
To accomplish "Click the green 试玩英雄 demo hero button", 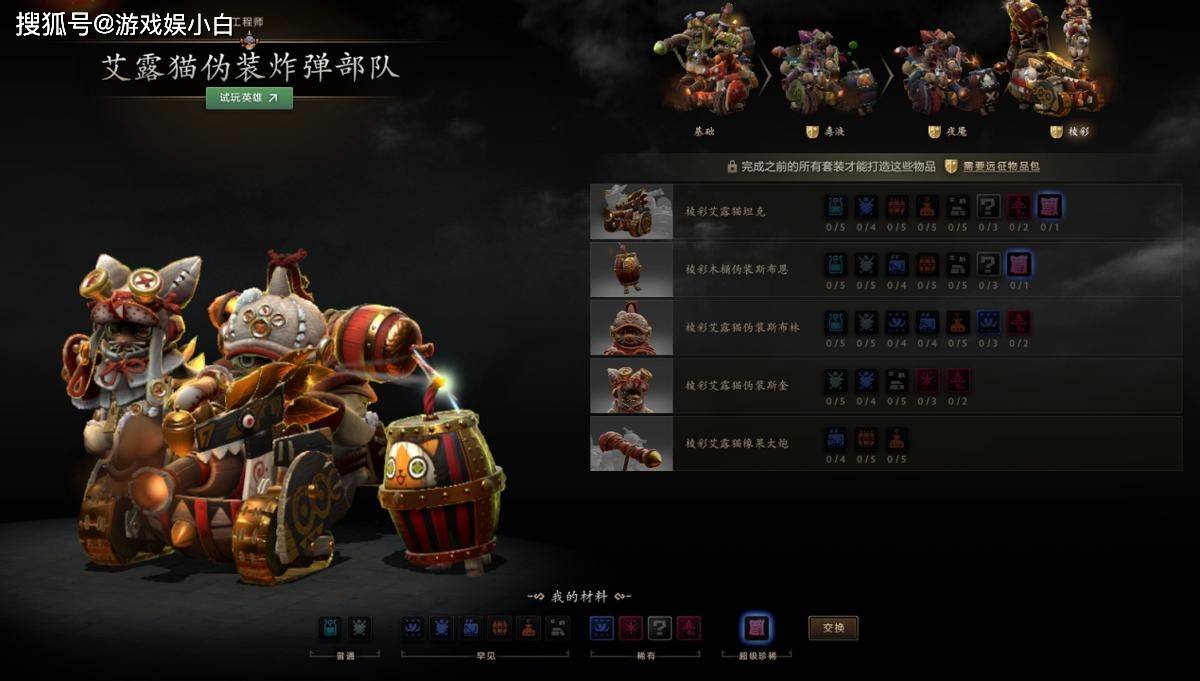I will coord(249,98).
